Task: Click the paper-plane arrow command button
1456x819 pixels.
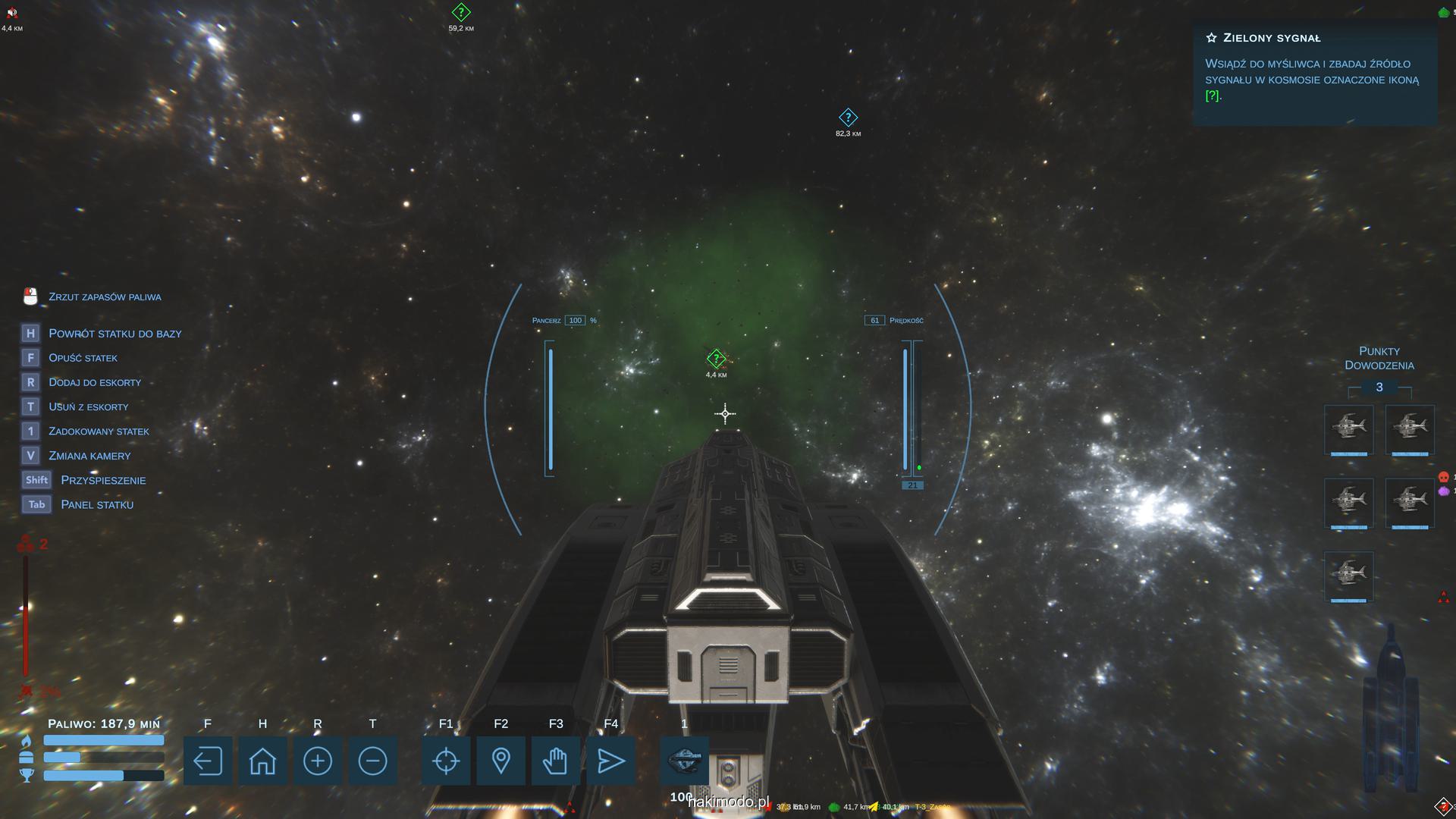Action: click(x=610, y=761)
